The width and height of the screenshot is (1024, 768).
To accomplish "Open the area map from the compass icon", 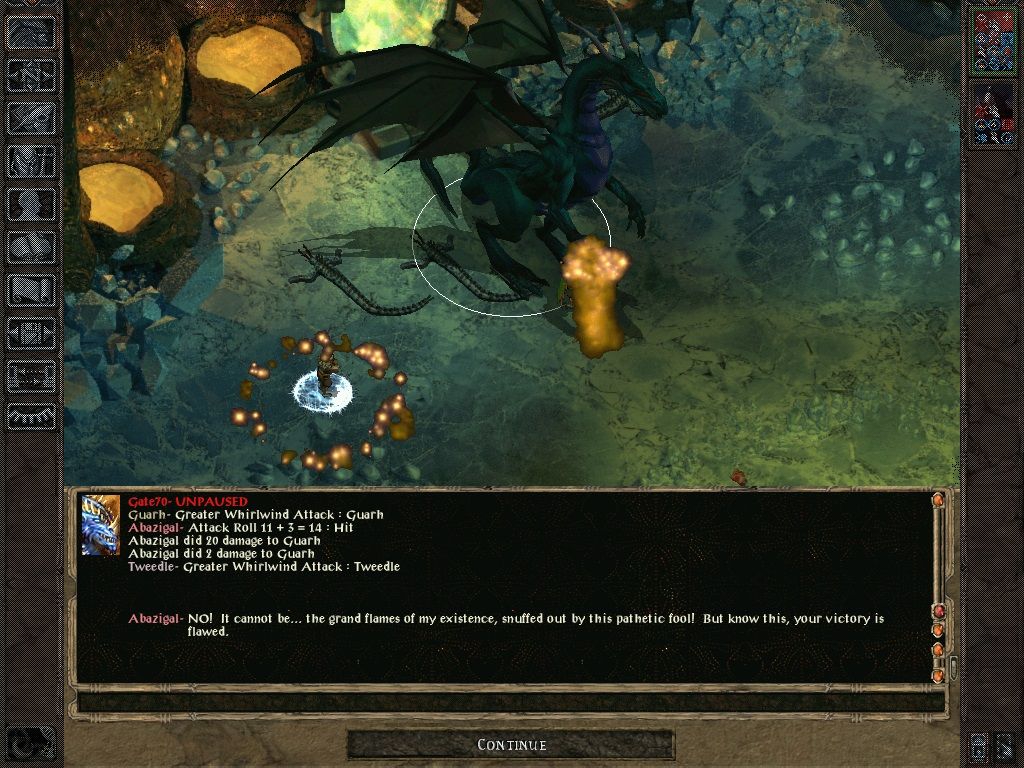I will (31, 73).
